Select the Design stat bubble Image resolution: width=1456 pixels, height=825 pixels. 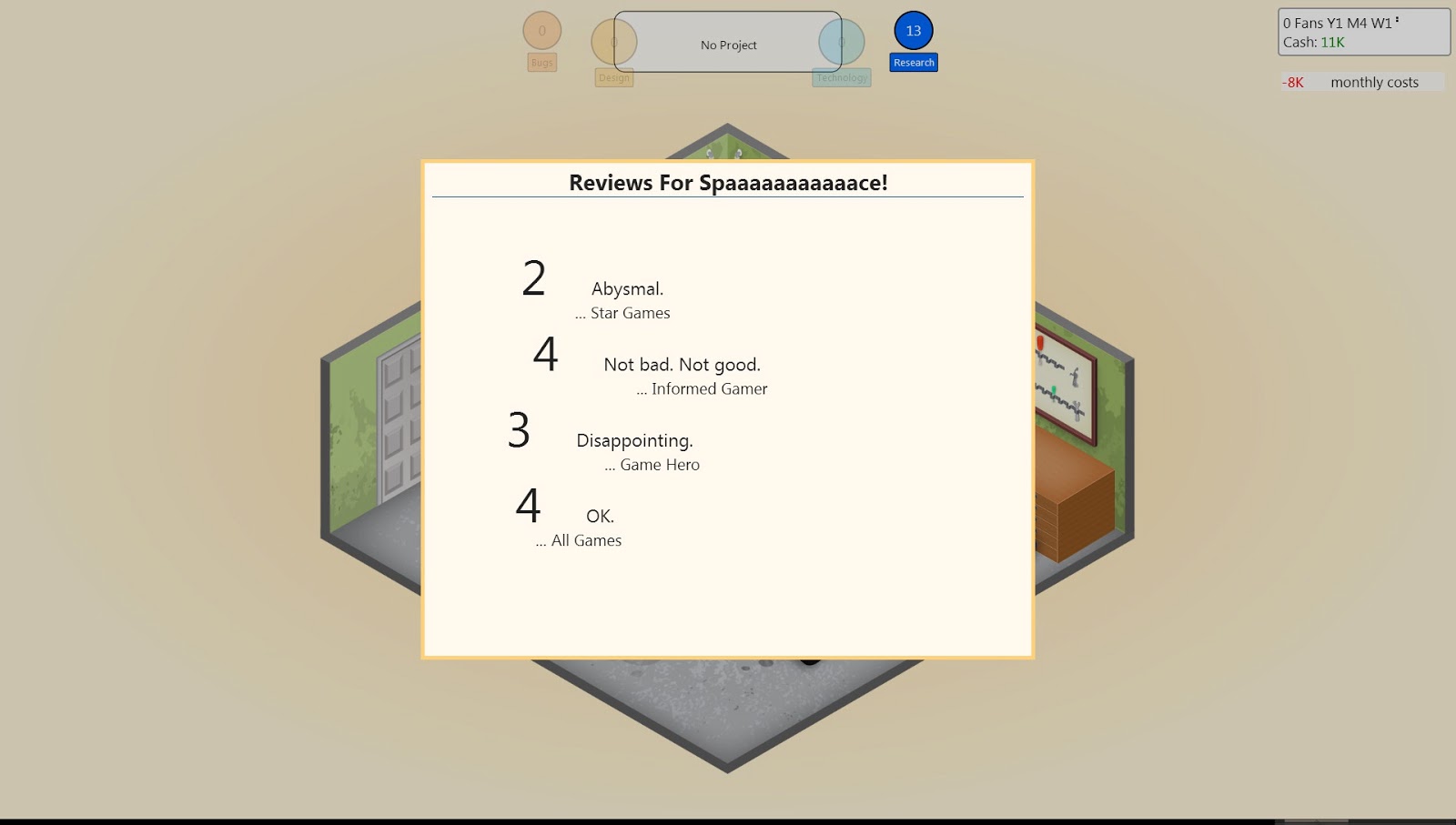[x=614, y=43]
